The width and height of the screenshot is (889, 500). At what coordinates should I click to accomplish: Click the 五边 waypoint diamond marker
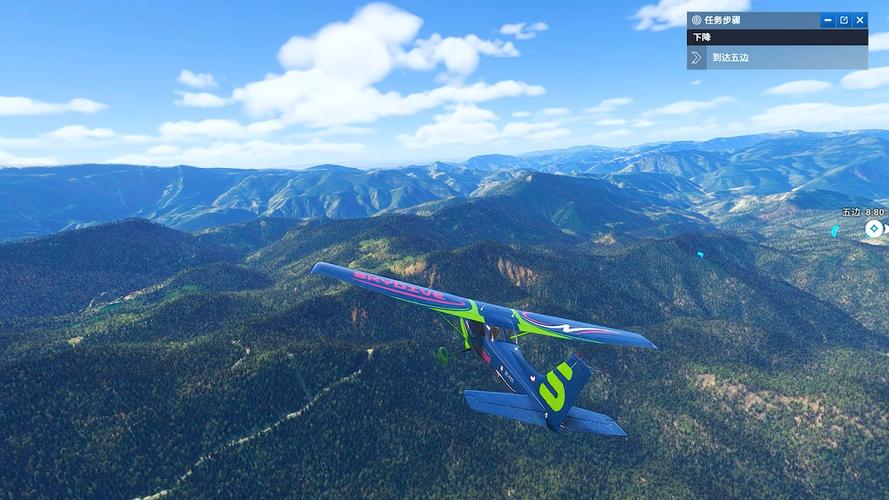(874, 229)
